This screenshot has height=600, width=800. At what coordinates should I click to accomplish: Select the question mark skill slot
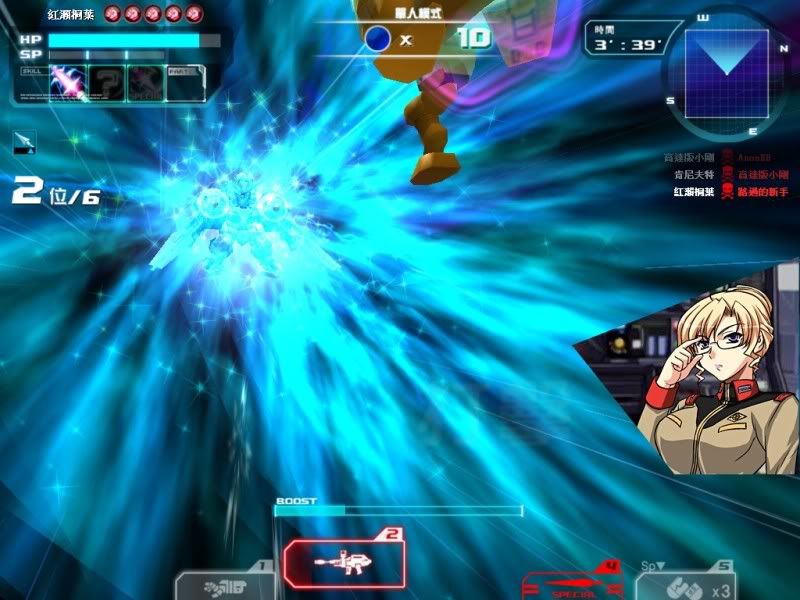105,83
